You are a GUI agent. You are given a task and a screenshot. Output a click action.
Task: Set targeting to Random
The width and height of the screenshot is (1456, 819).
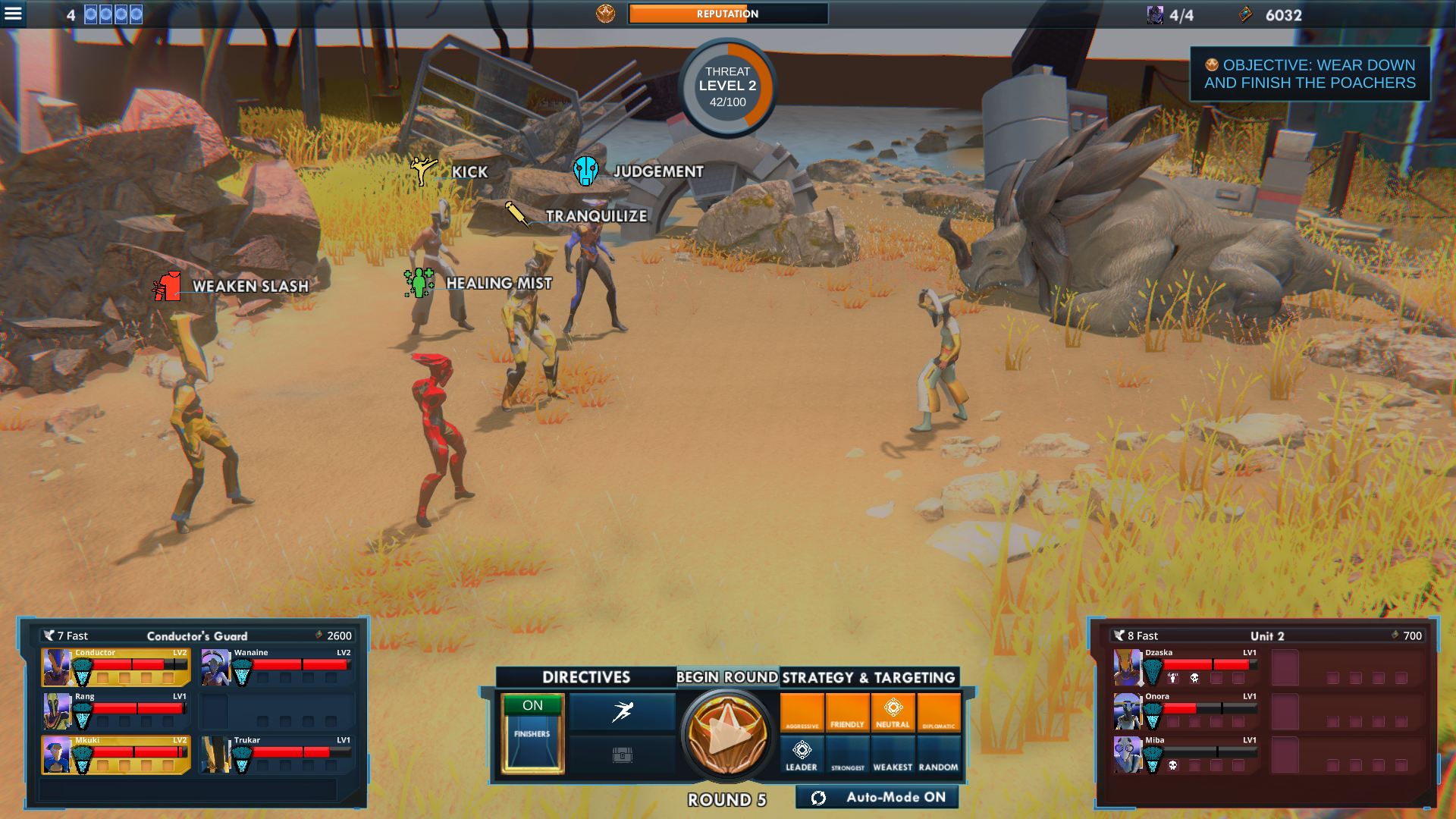pos(939,755)
